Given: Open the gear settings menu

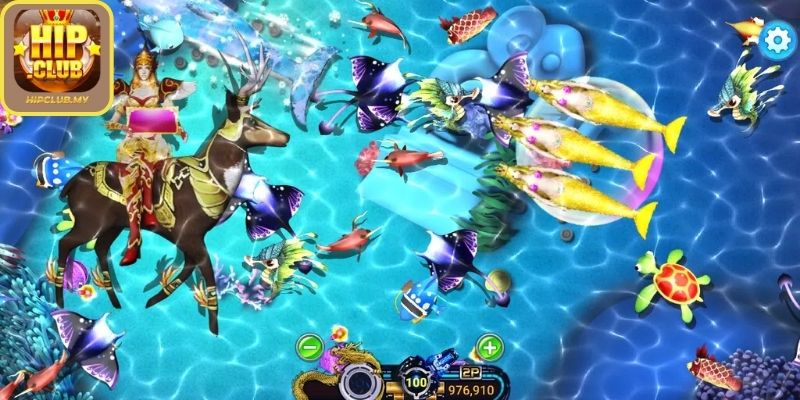Looking at the screenshot, I should pos(773,41).
